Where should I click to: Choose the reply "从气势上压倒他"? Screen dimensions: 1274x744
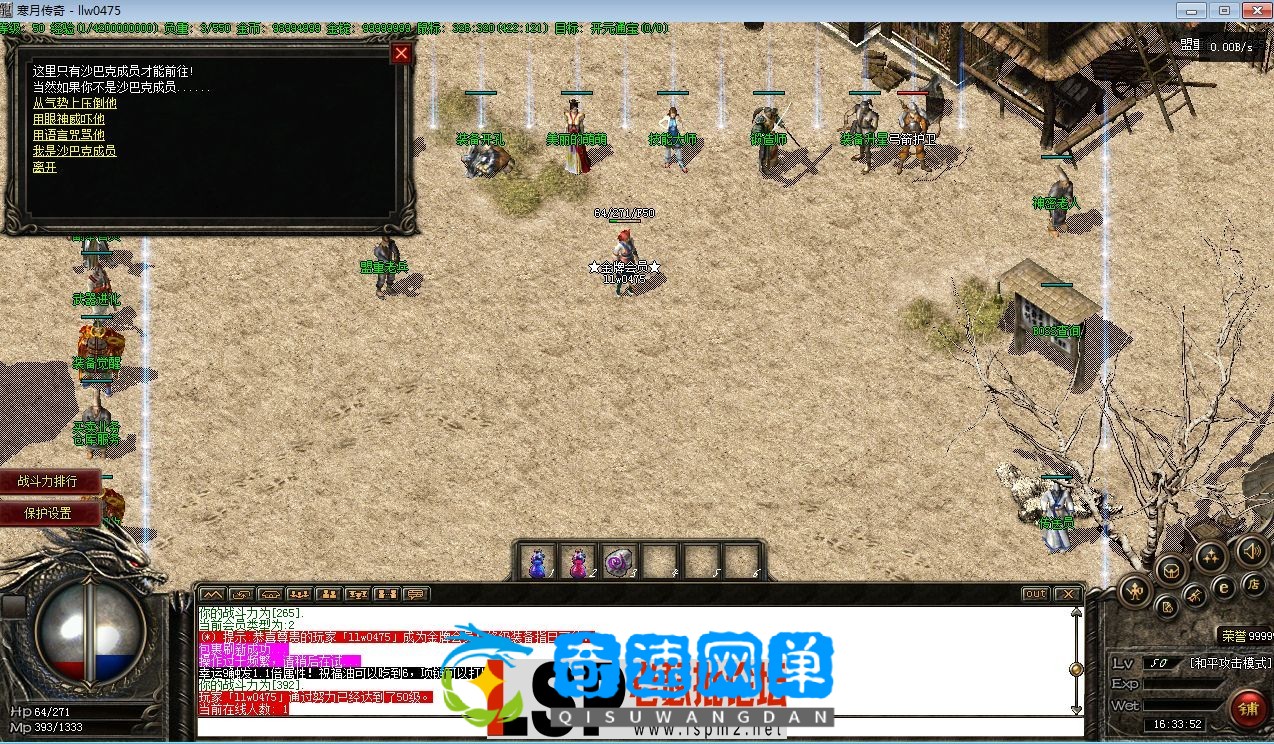coord(74,103)
